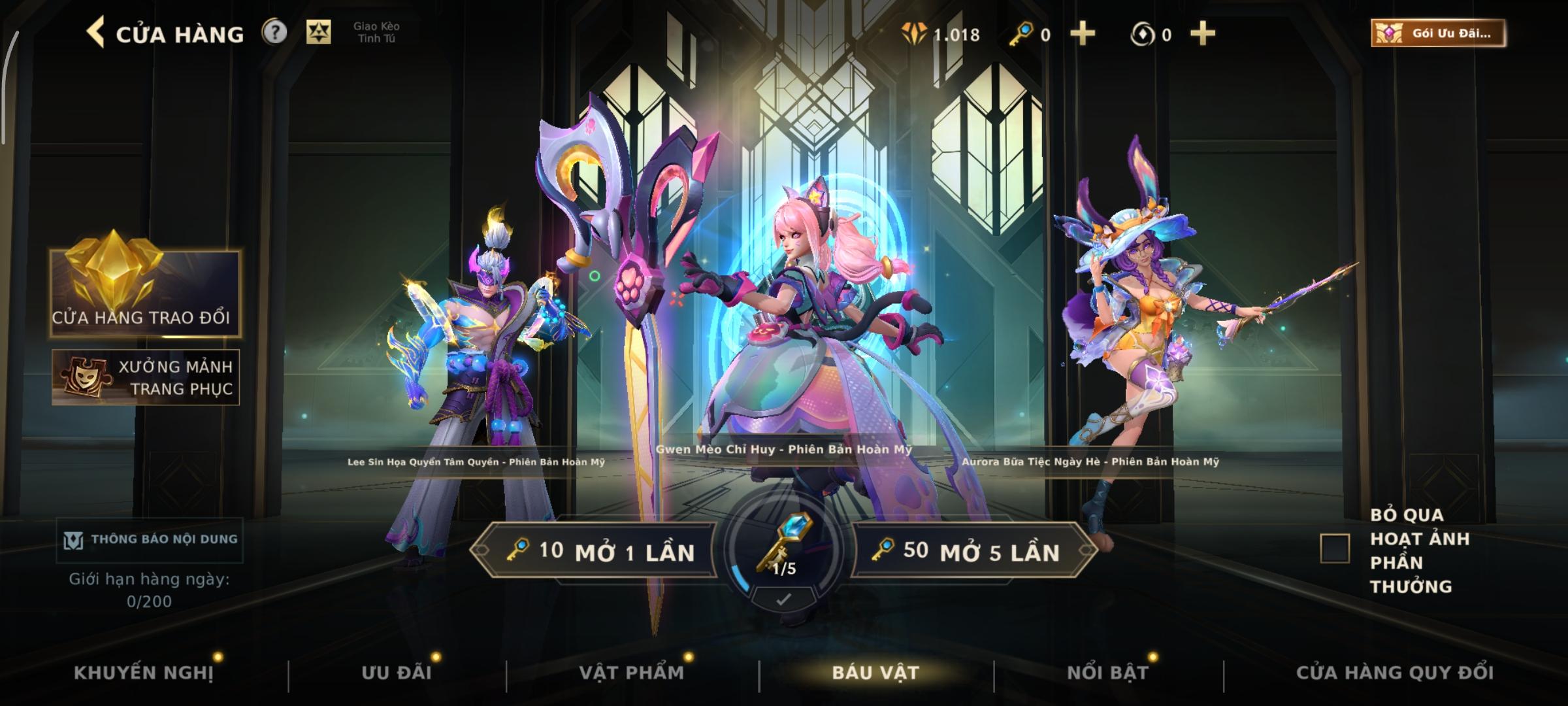Switch to Vật Phẩm tab
The height and width of the screenshot is (706, 1568).
[x=632, y=673]
